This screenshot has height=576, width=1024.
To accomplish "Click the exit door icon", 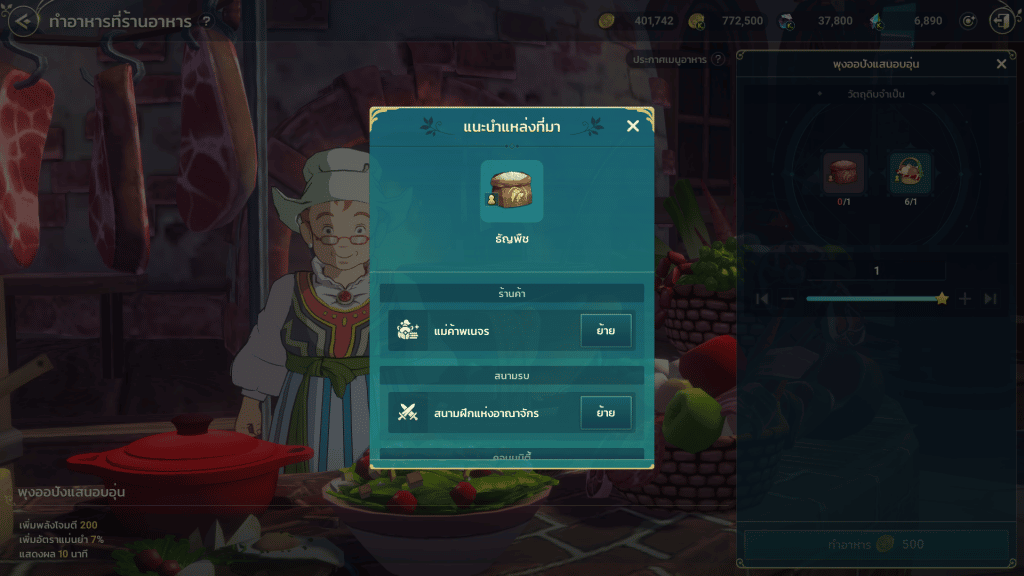I will point(999,21).
